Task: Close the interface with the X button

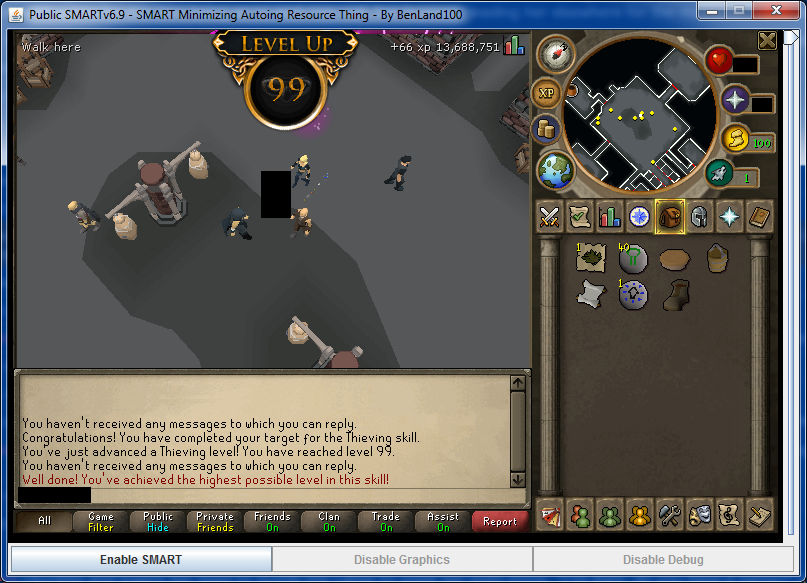Action: (x=767, y=40)
